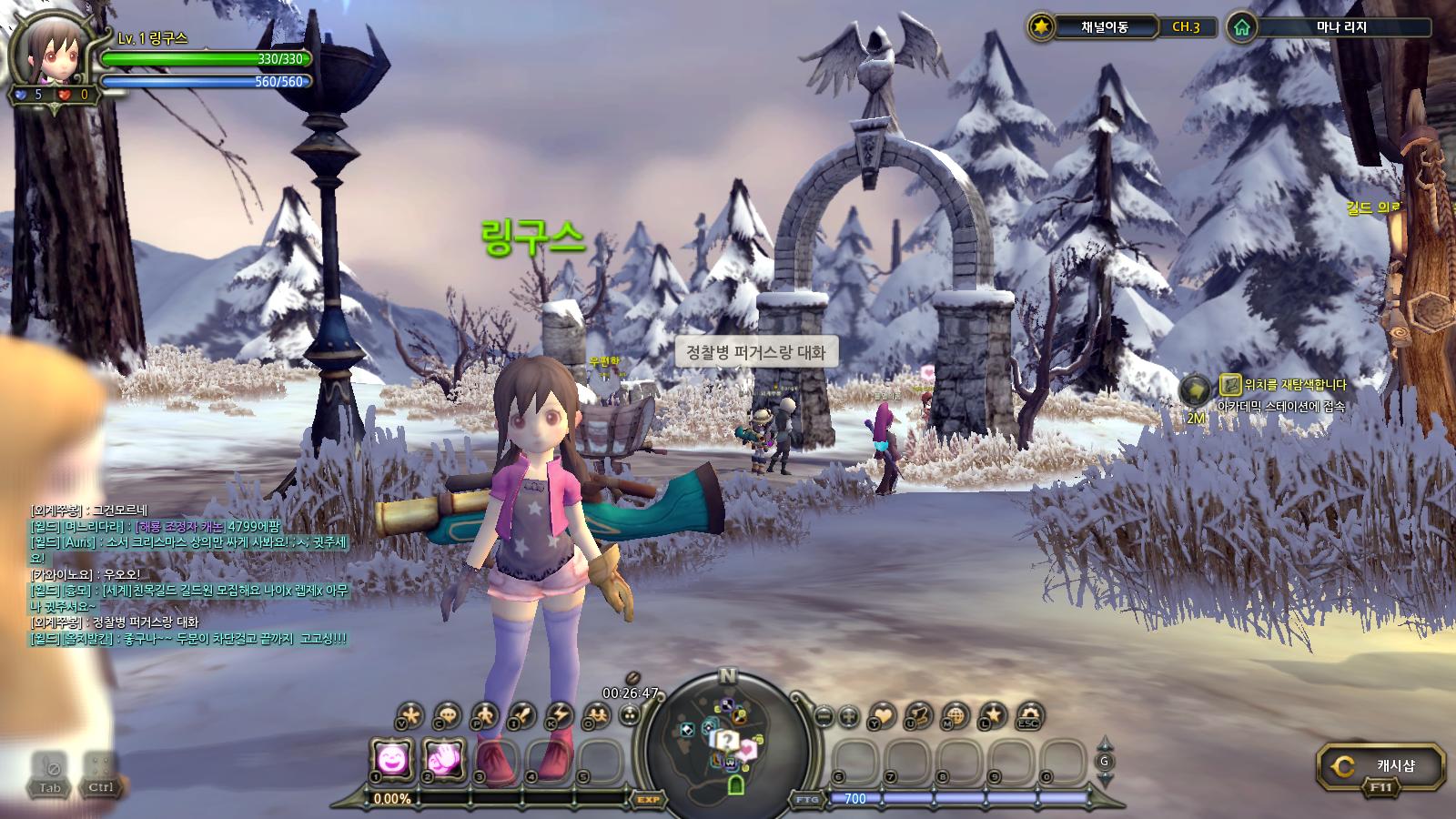1456x819 pixels.
Task: Open the 캐시샵 cash shop
Action: point(1380,766)
